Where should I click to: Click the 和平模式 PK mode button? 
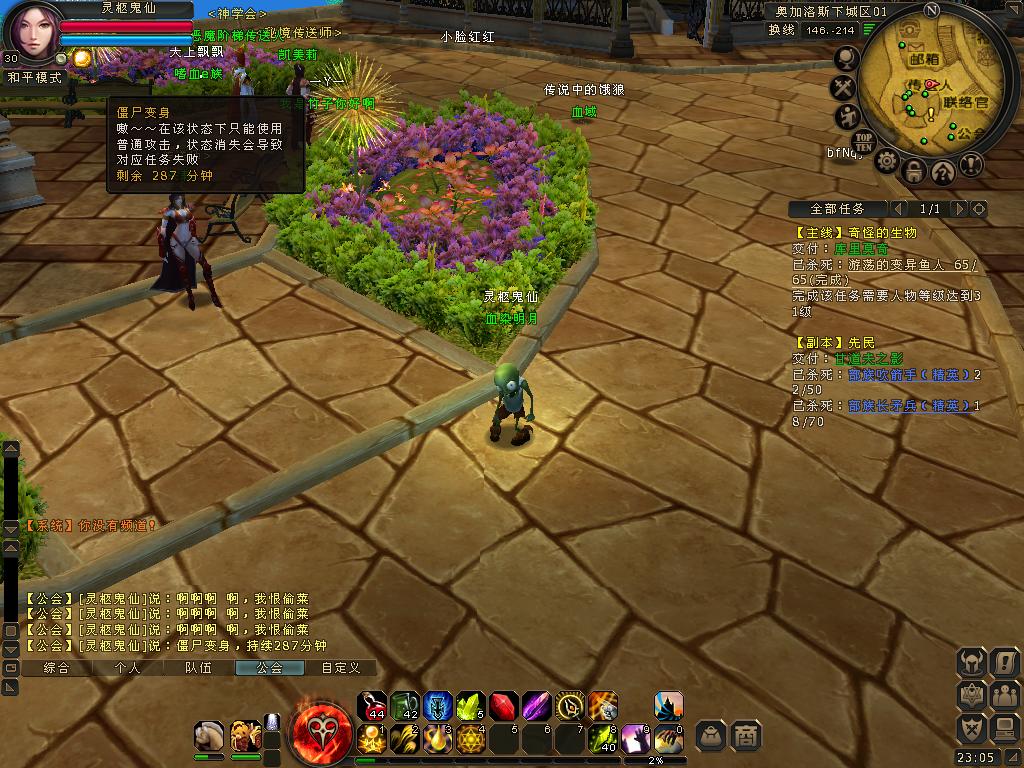tap(35, 77)
